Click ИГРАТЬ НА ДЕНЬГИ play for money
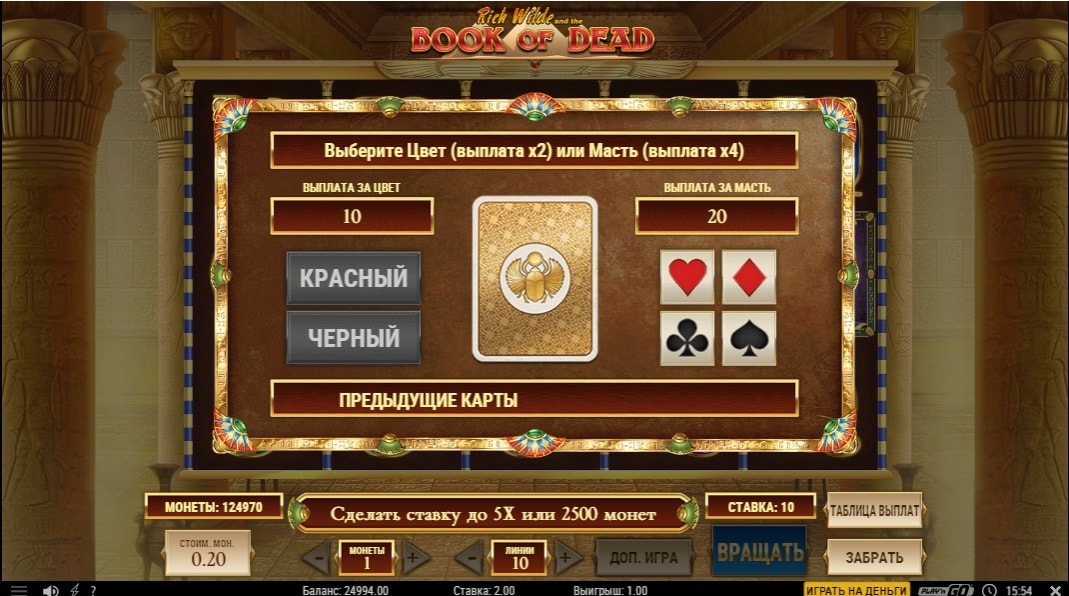 [x=856, y=589]
